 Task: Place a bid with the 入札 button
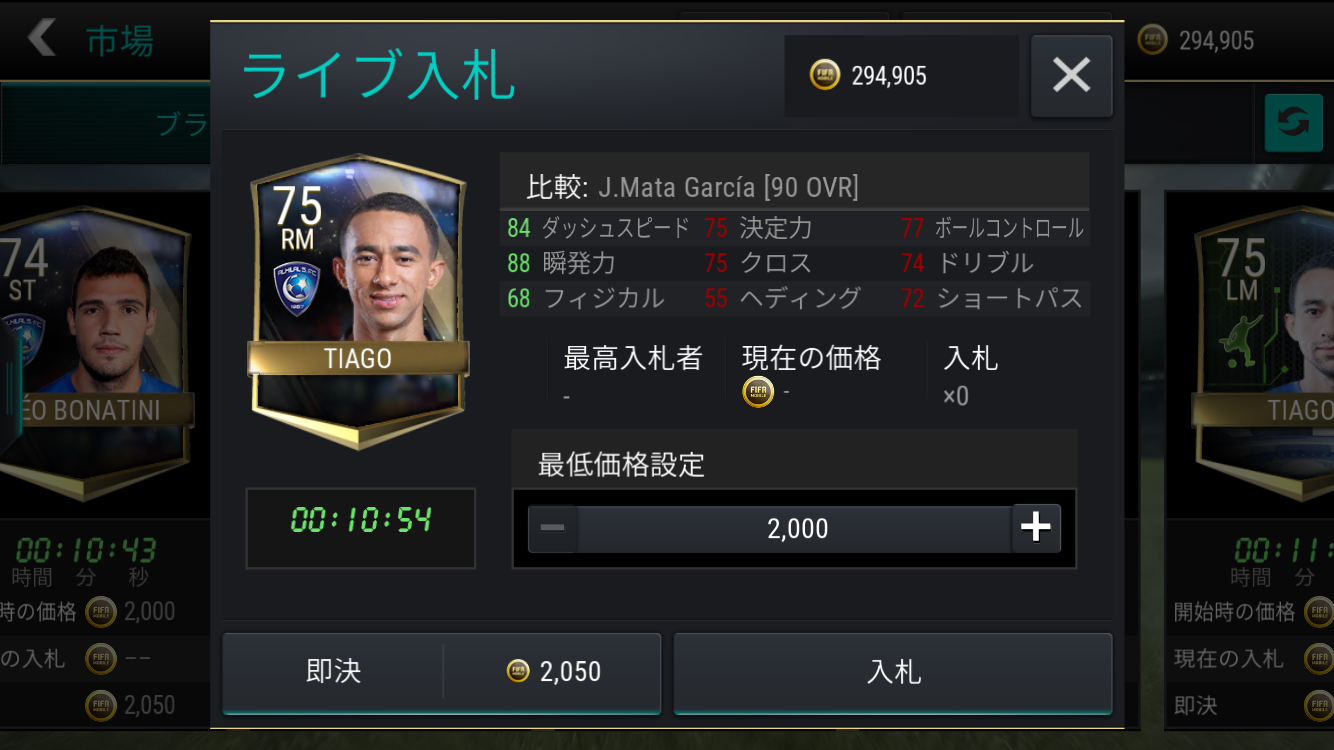[x=893, y=672]
